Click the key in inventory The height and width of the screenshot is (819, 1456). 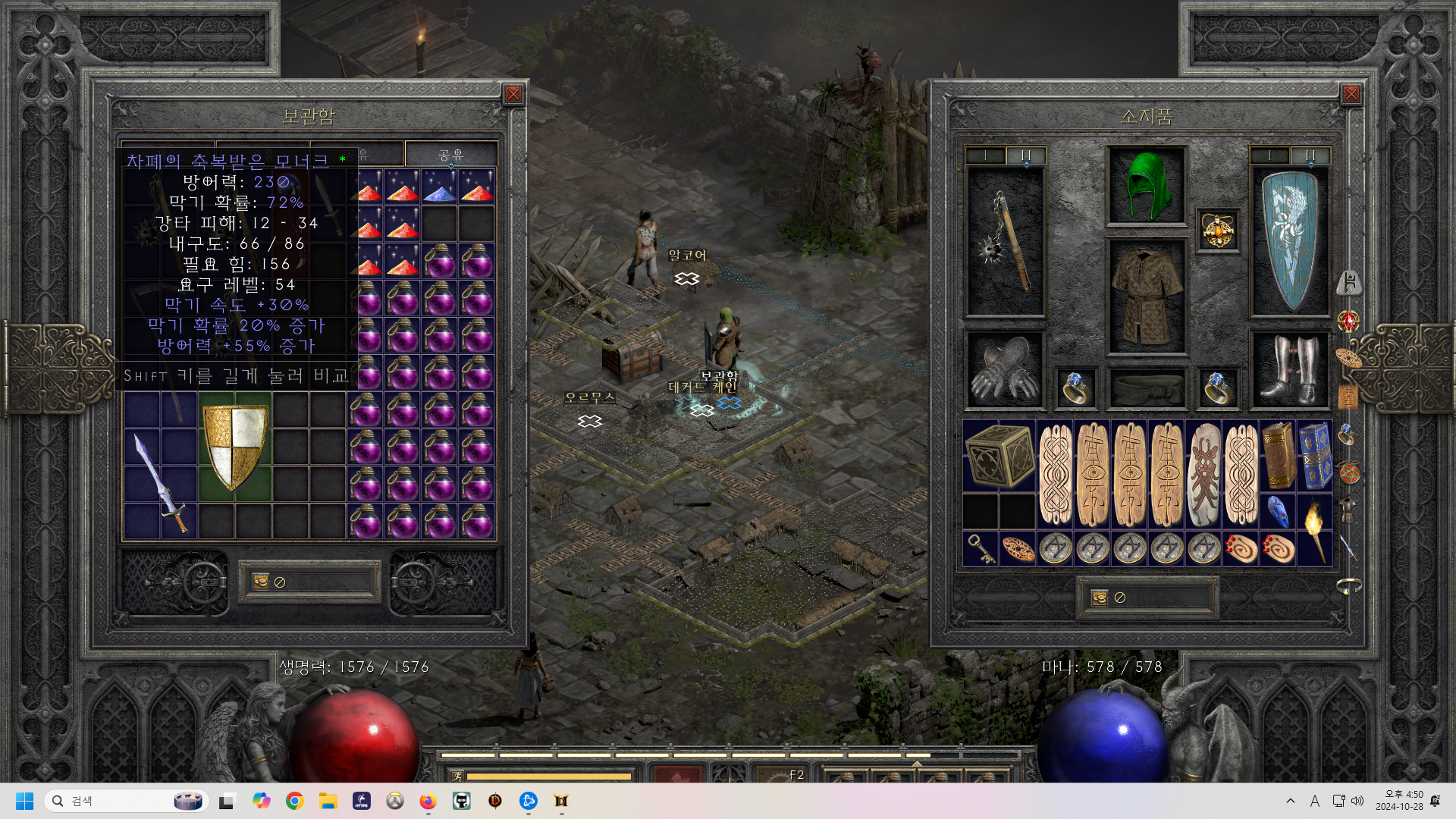pos(981,548)
